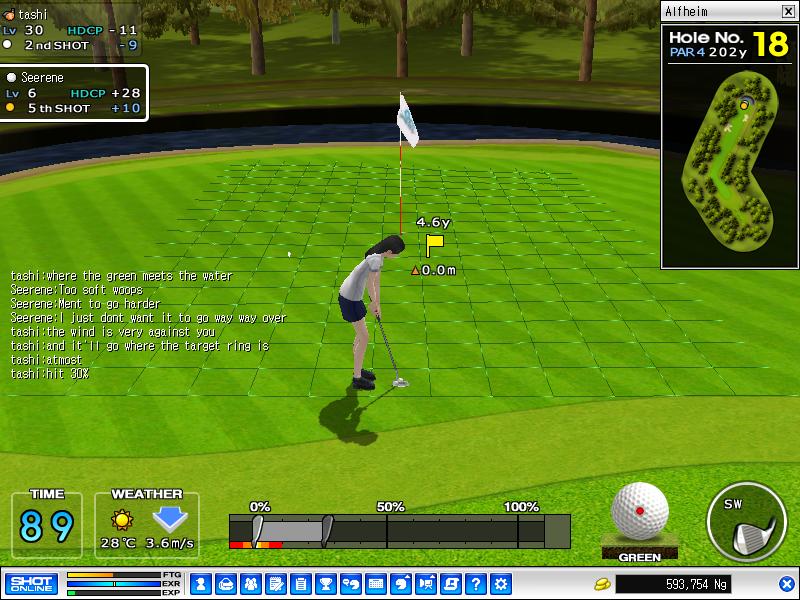
Task: Click the golf ball spin selector
Action: pyautogui.click(x=640, y=510)
